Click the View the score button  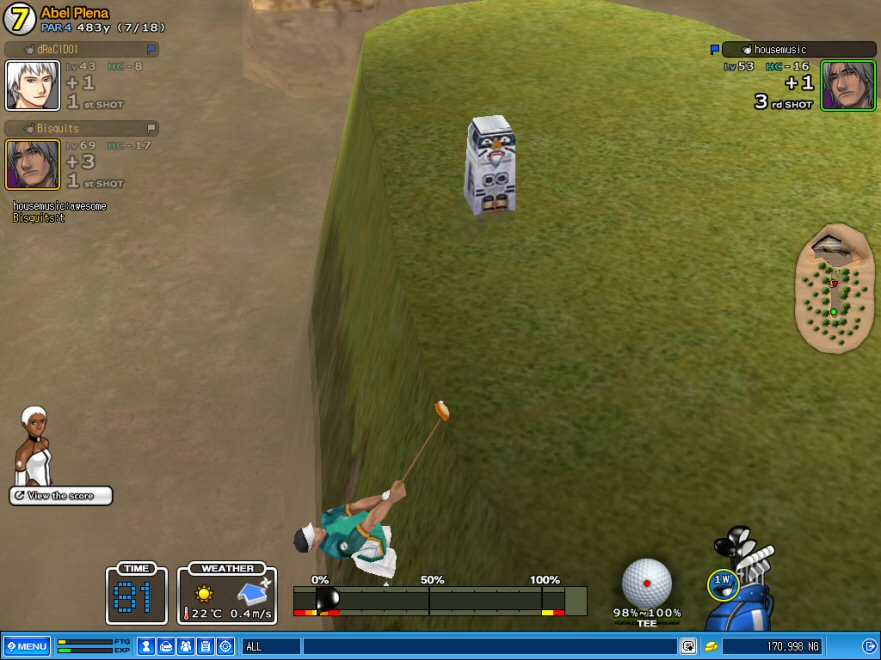pos(61,496)
